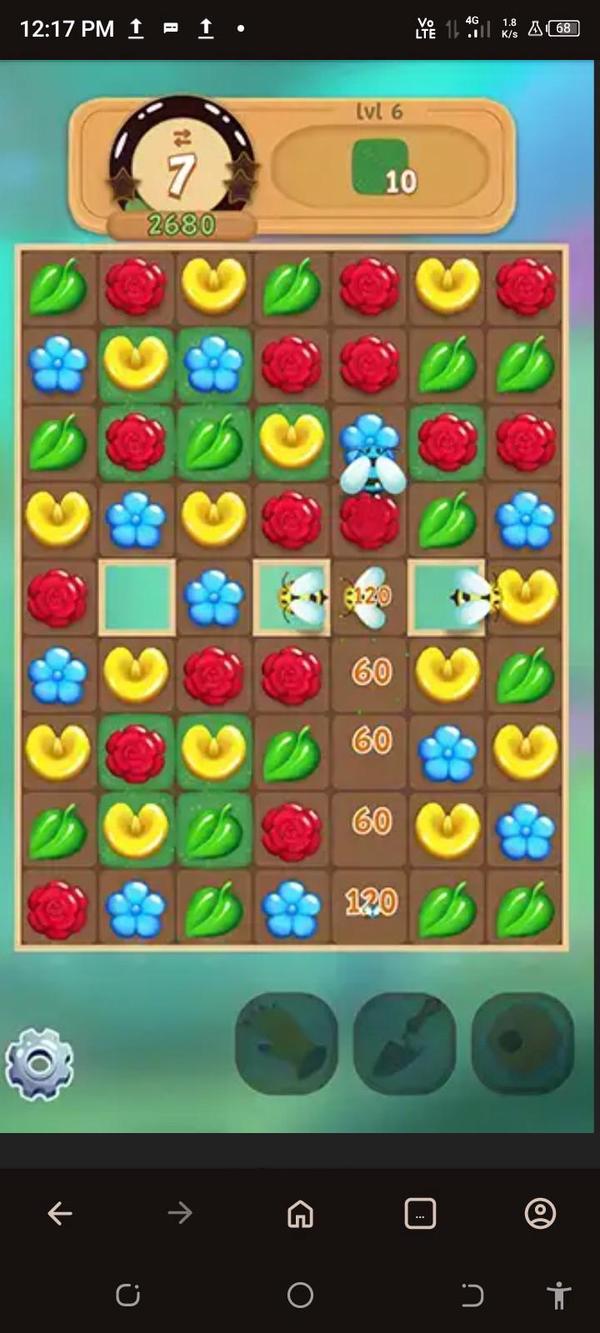Activate the garden glove booster
The height and width of the screenshot is (1333, 600).
pos(286,1043)
